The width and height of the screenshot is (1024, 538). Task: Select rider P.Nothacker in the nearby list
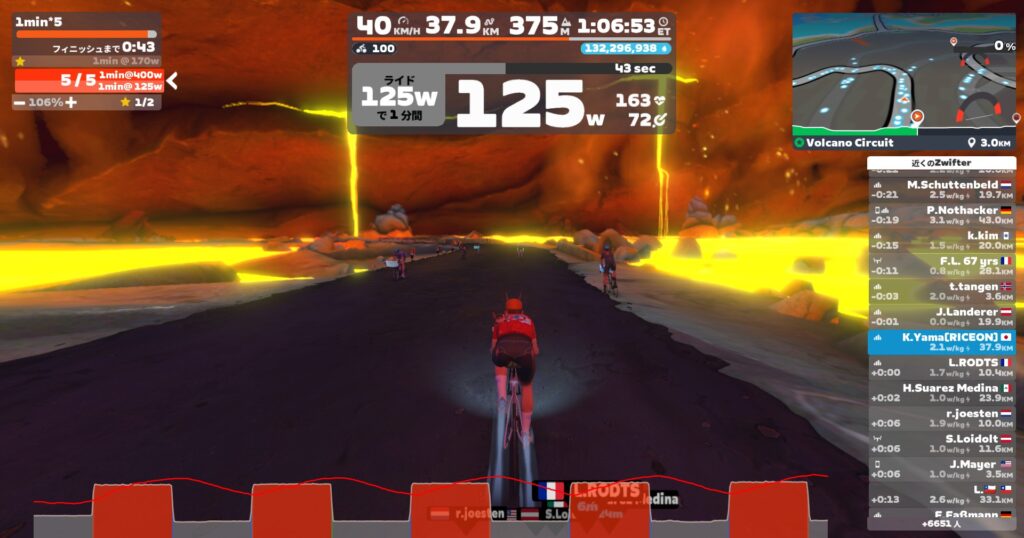pyautogui.click(x=941, y=215)
